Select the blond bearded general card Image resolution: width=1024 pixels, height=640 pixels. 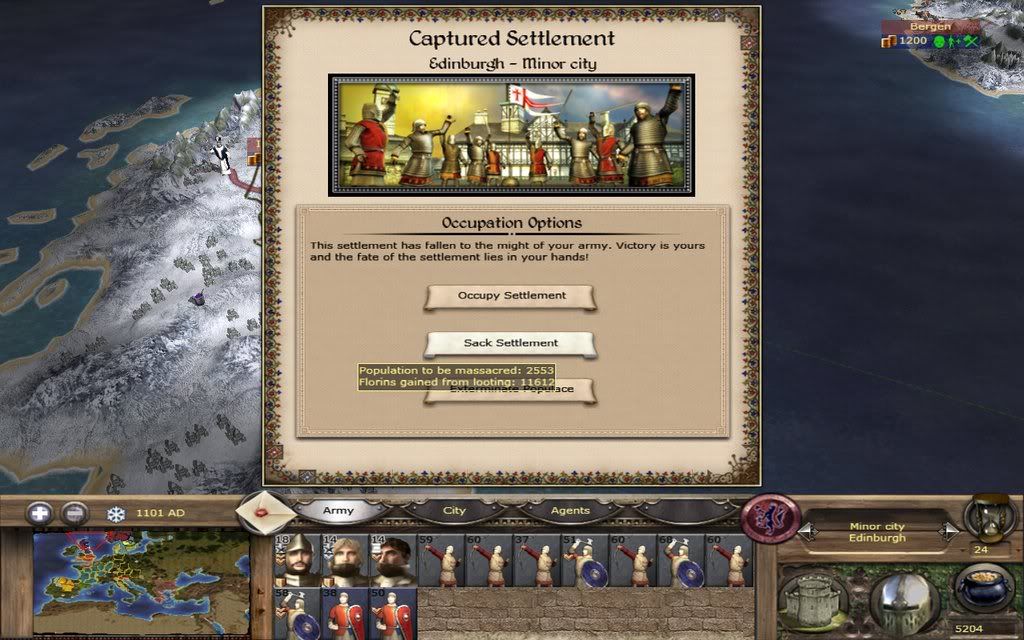point(345,560)
